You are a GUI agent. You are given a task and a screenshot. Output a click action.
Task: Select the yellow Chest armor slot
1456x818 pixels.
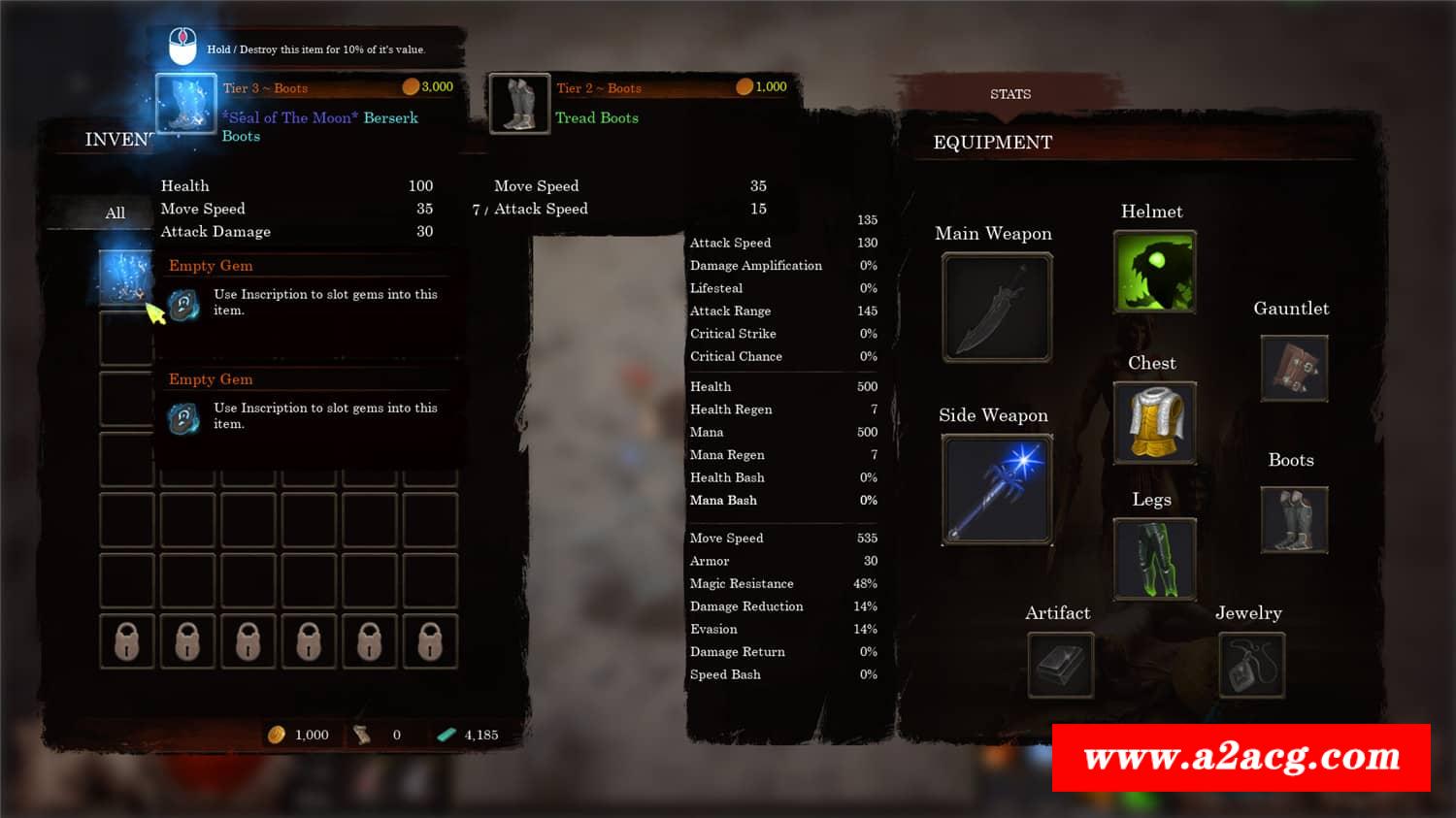1154,422
